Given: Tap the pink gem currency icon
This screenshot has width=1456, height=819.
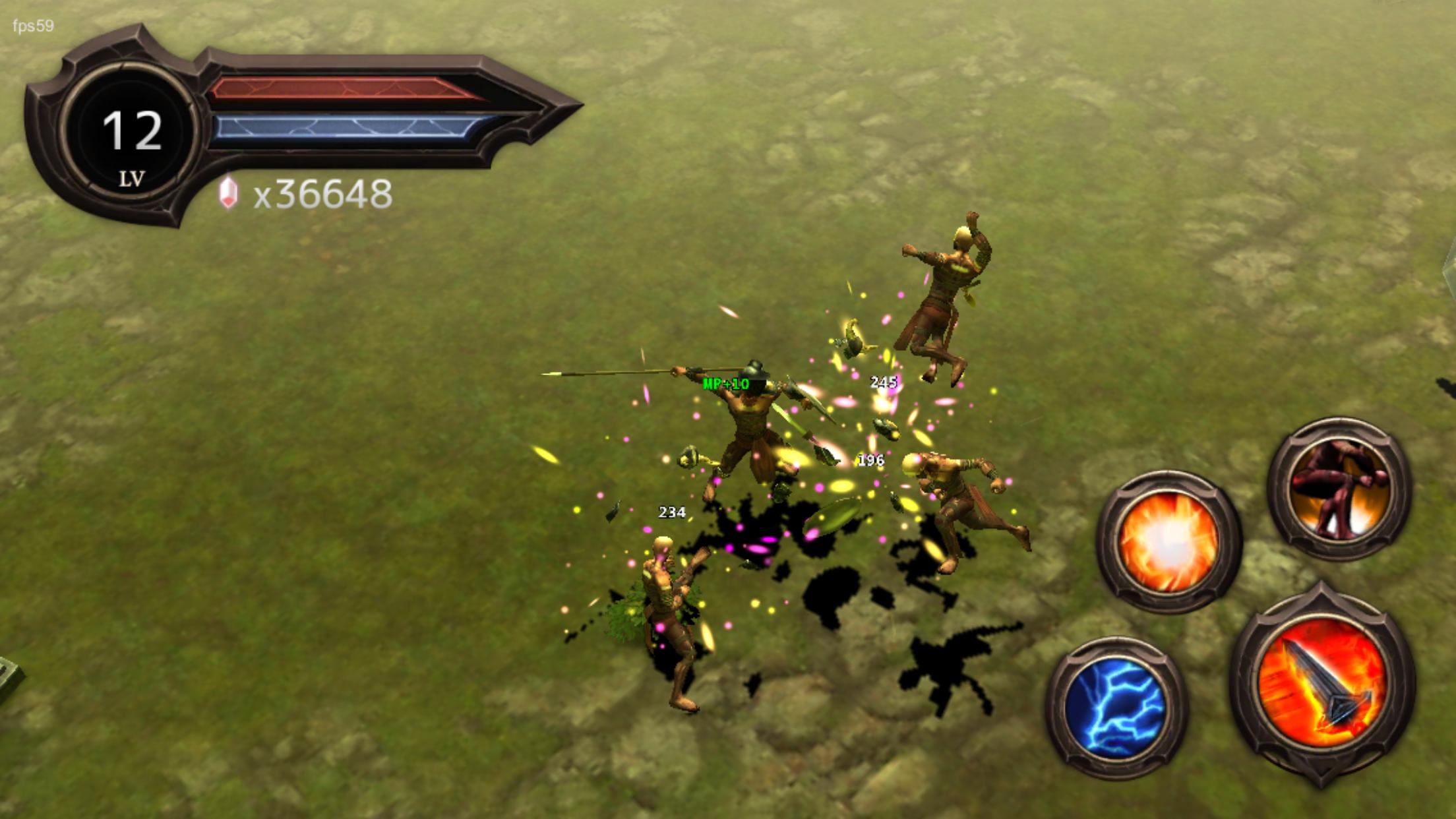Looking at the screenshot, I should (227, 195).
